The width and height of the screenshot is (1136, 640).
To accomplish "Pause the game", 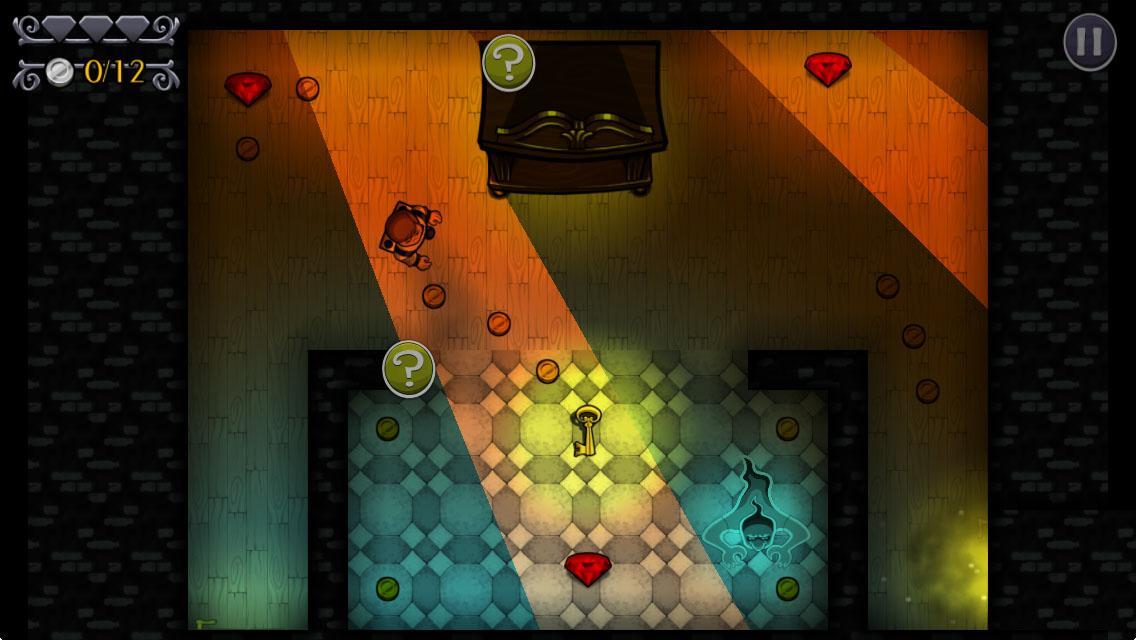I will tap(1089, 42).
